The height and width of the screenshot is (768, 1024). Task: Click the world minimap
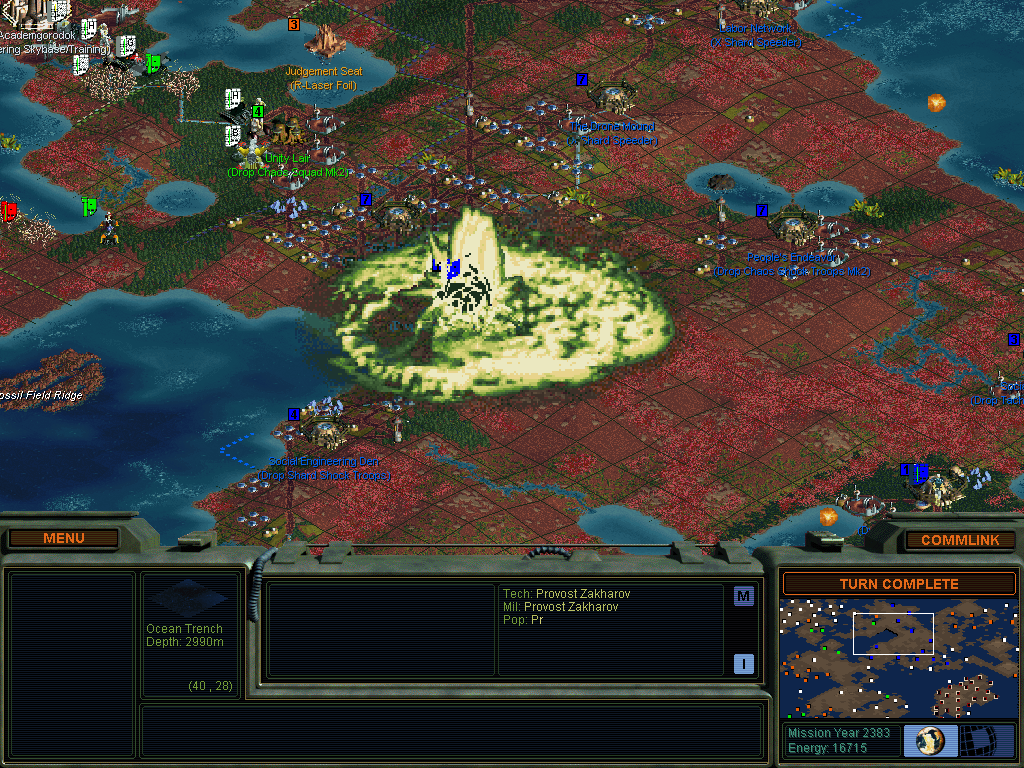point(899,658)
